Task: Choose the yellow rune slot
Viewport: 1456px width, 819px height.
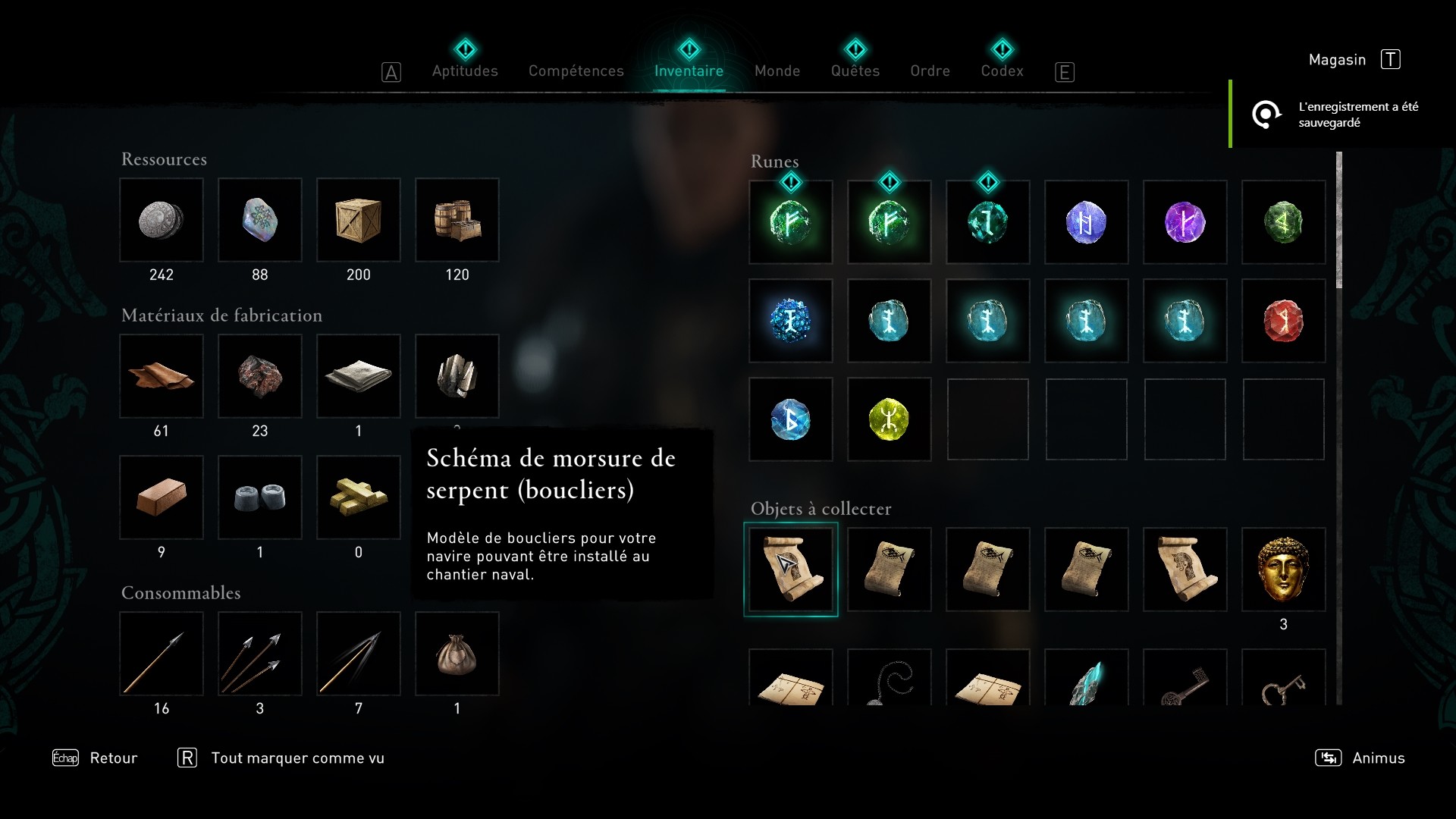Action: pos(889,419)
